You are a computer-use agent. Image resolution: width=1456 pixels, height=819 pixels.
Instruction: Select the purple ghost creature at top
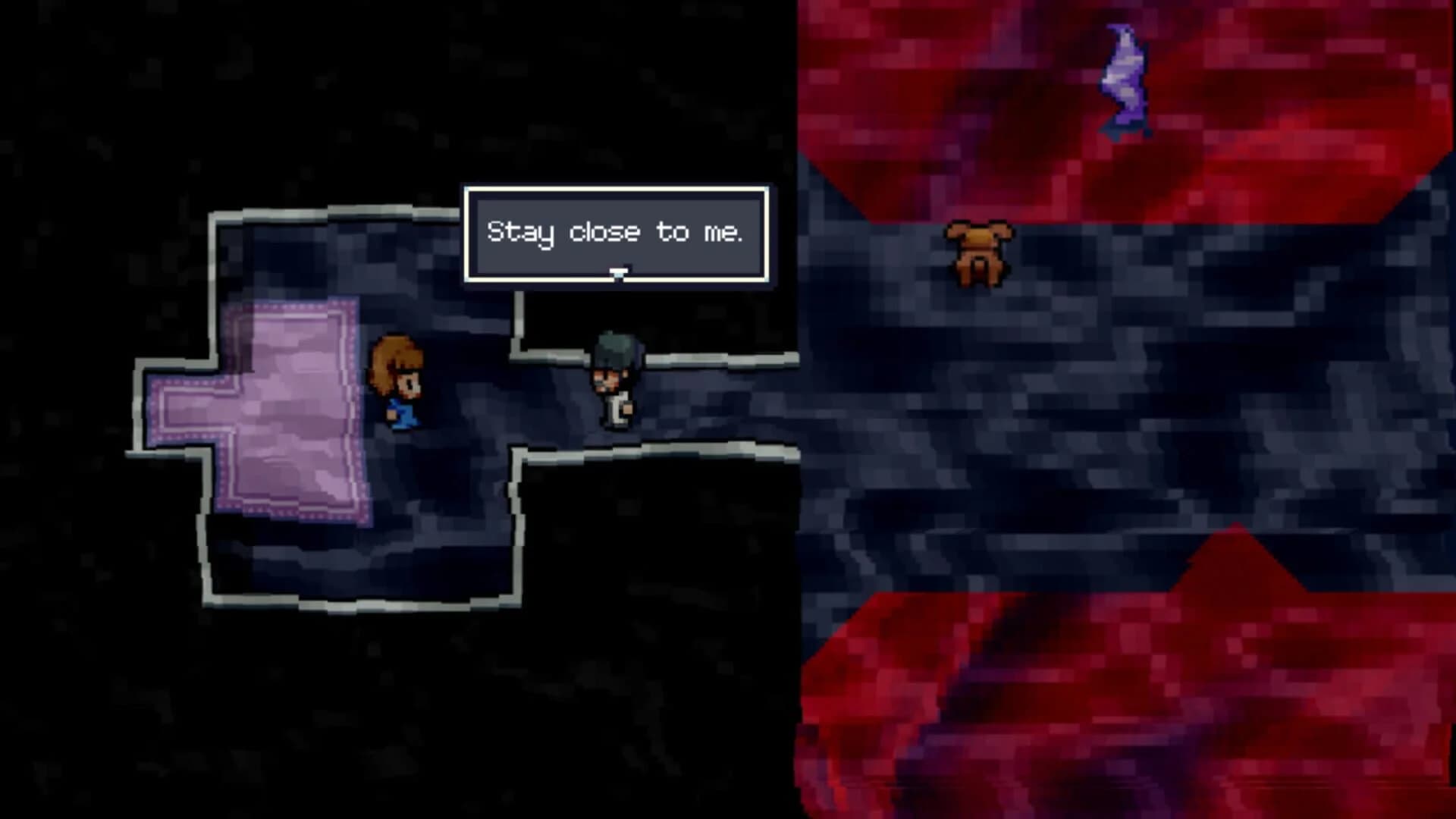click(1122, 80)
